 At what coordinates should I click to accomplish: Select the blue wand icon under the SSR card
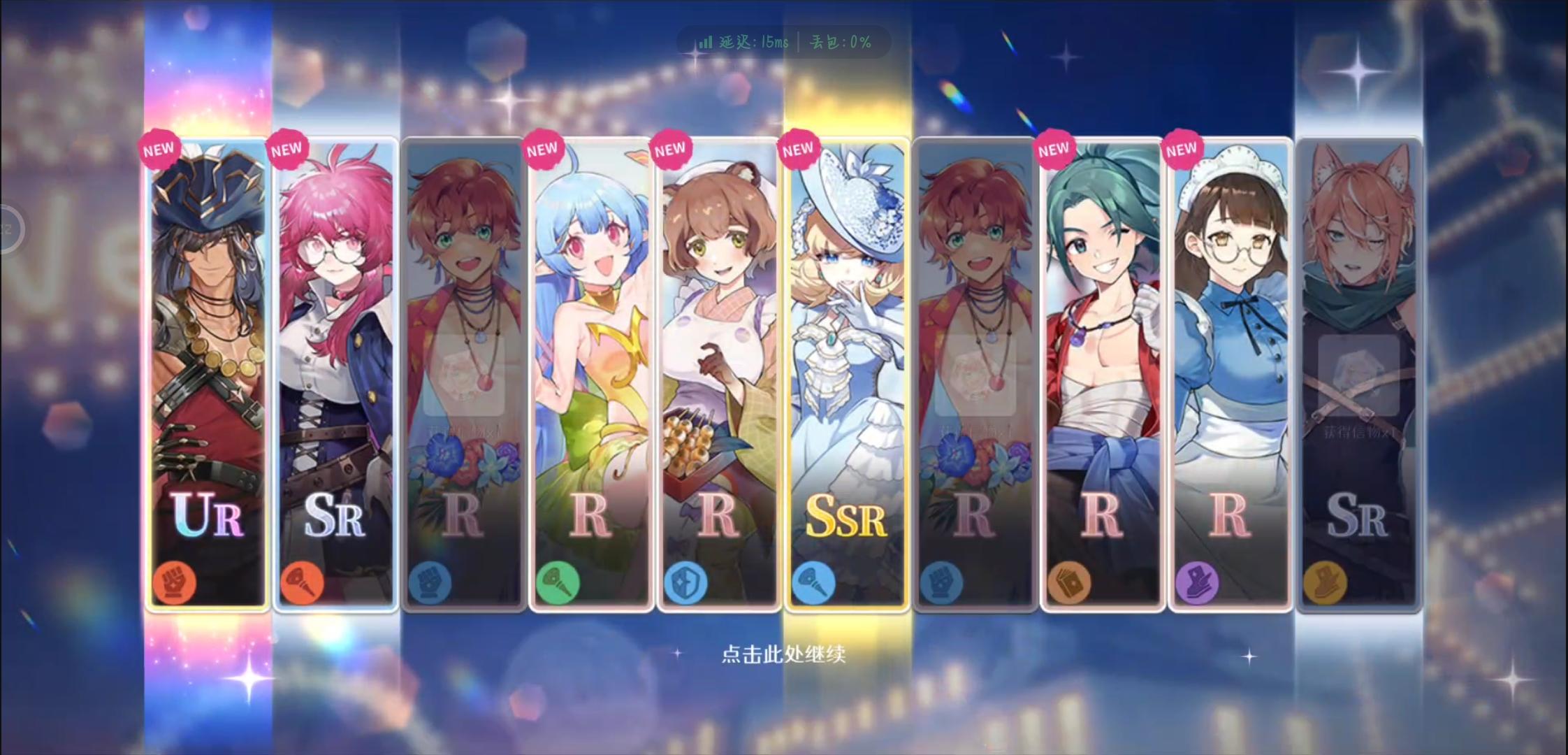coord(815,584)
